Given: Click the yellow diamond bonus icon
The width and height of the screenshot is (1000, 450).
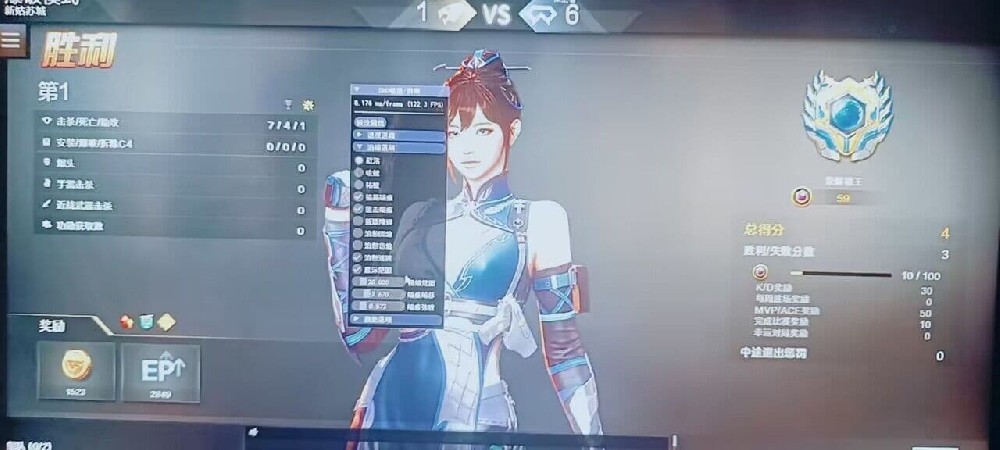Looking at the screenshot, I should click(x=166, y=322).
